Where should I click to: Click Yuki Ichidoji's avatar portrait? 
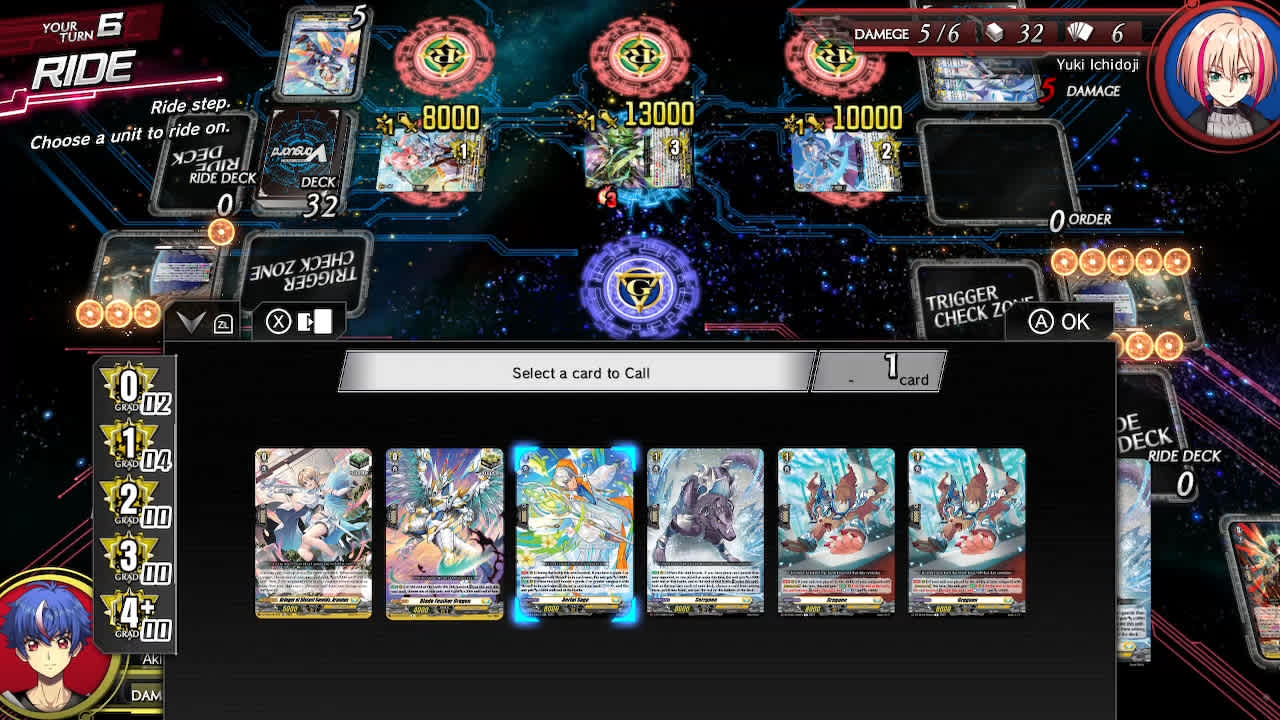click(x=1224, y=71)
